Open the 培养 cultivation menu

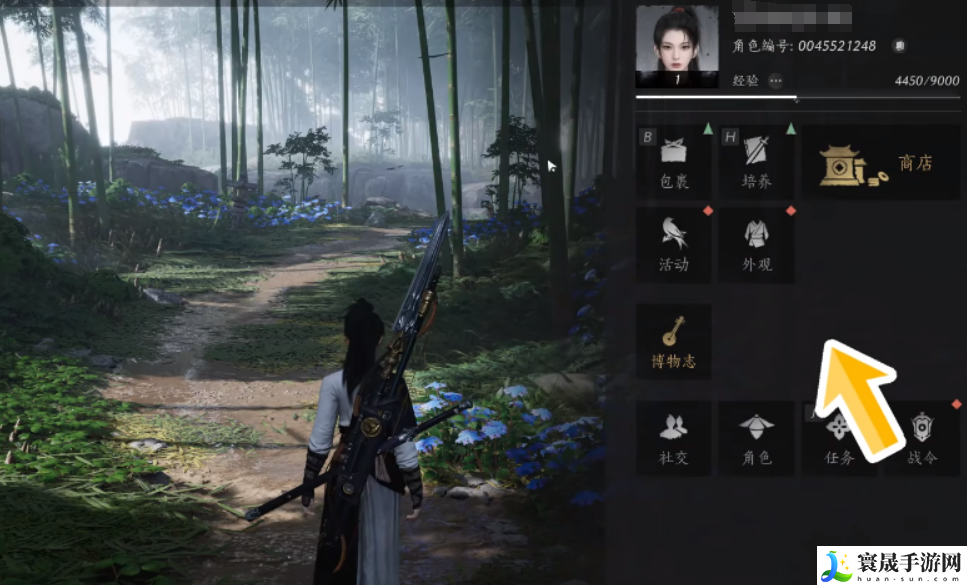[756, 162]
